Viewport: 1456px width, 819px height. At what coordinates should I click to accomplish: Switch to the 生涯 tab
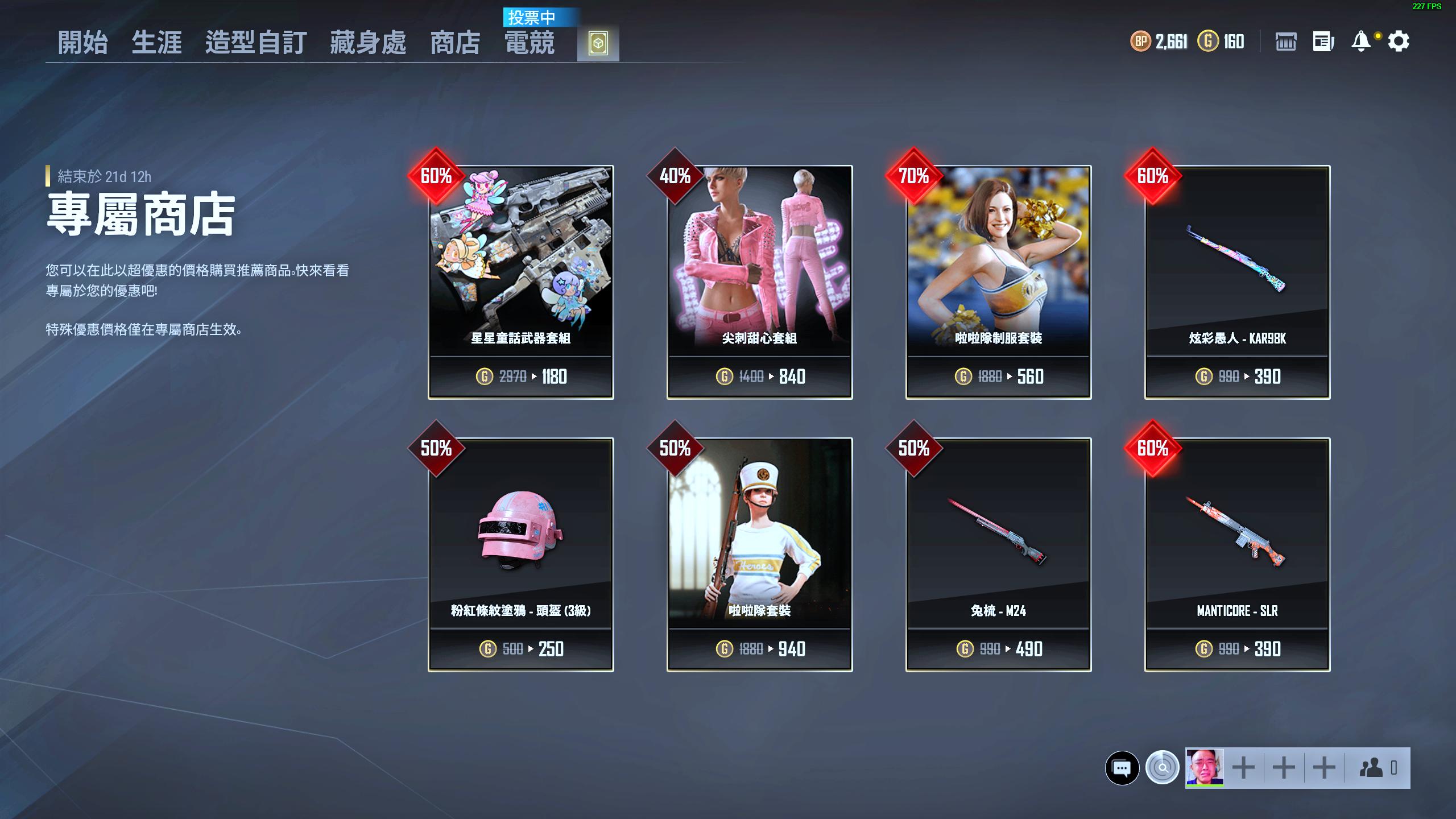[x=158, y=42]
